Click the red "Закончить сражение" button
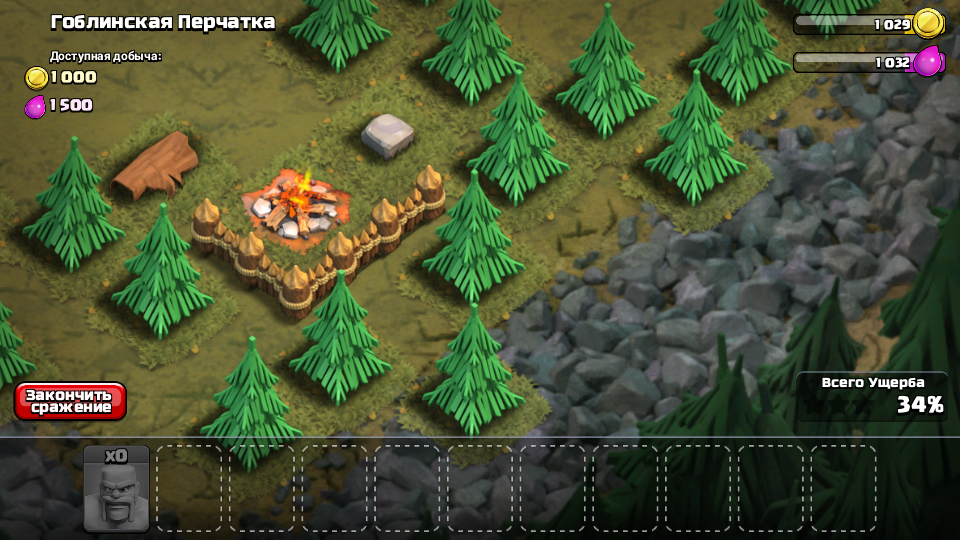Viewport: 960px width, 540px height. [70, 401]
